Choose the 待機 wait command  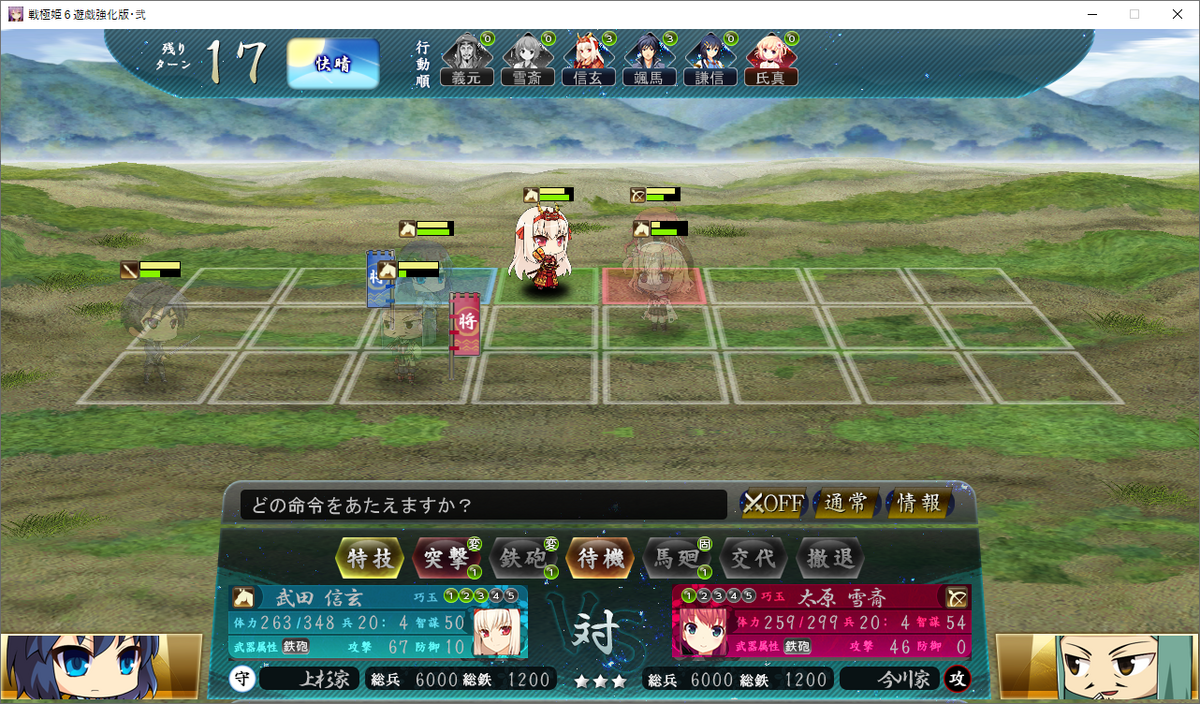[601, 558]
